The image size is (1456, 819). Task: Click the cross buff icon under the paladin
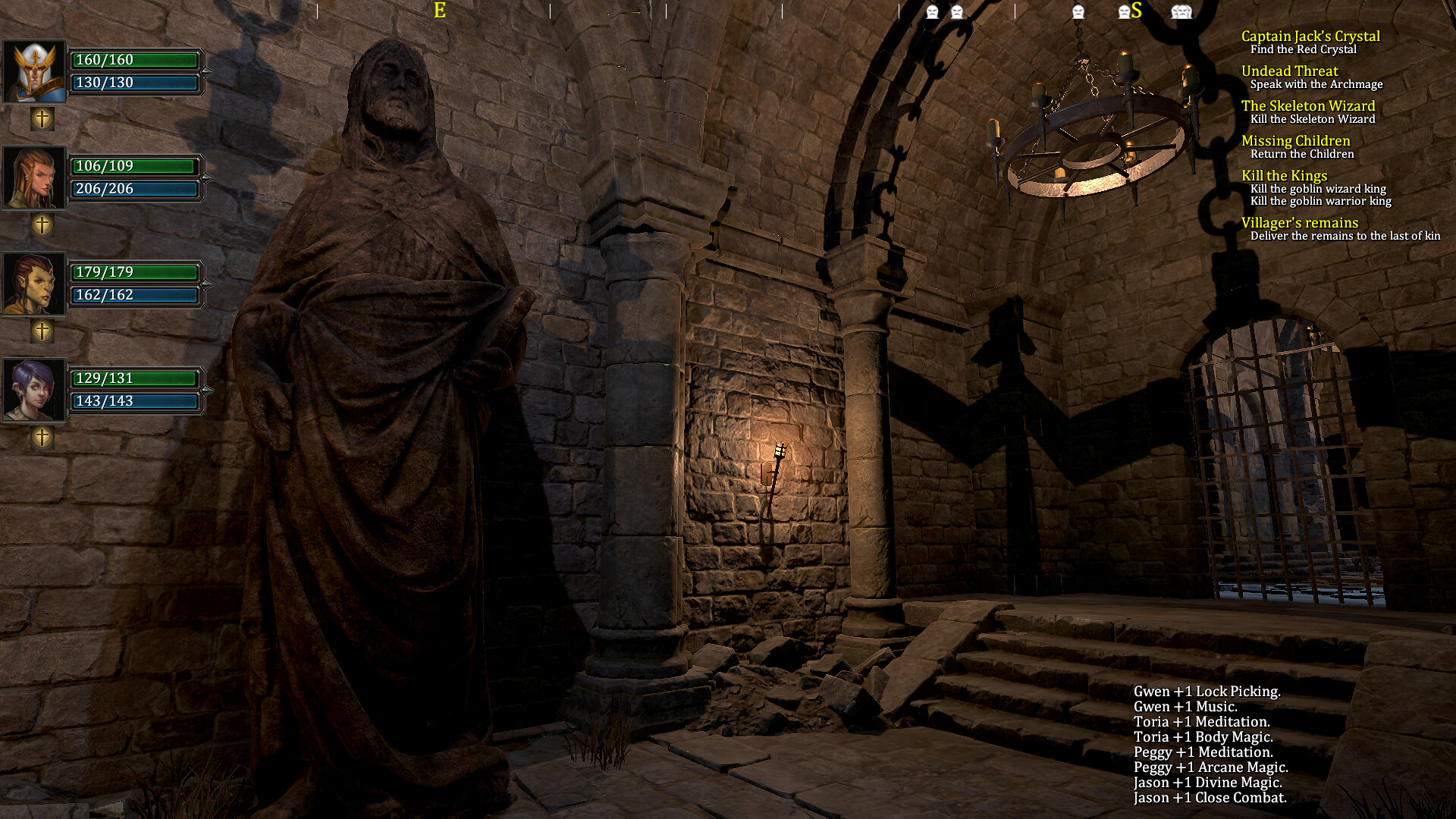coord(42,118)
